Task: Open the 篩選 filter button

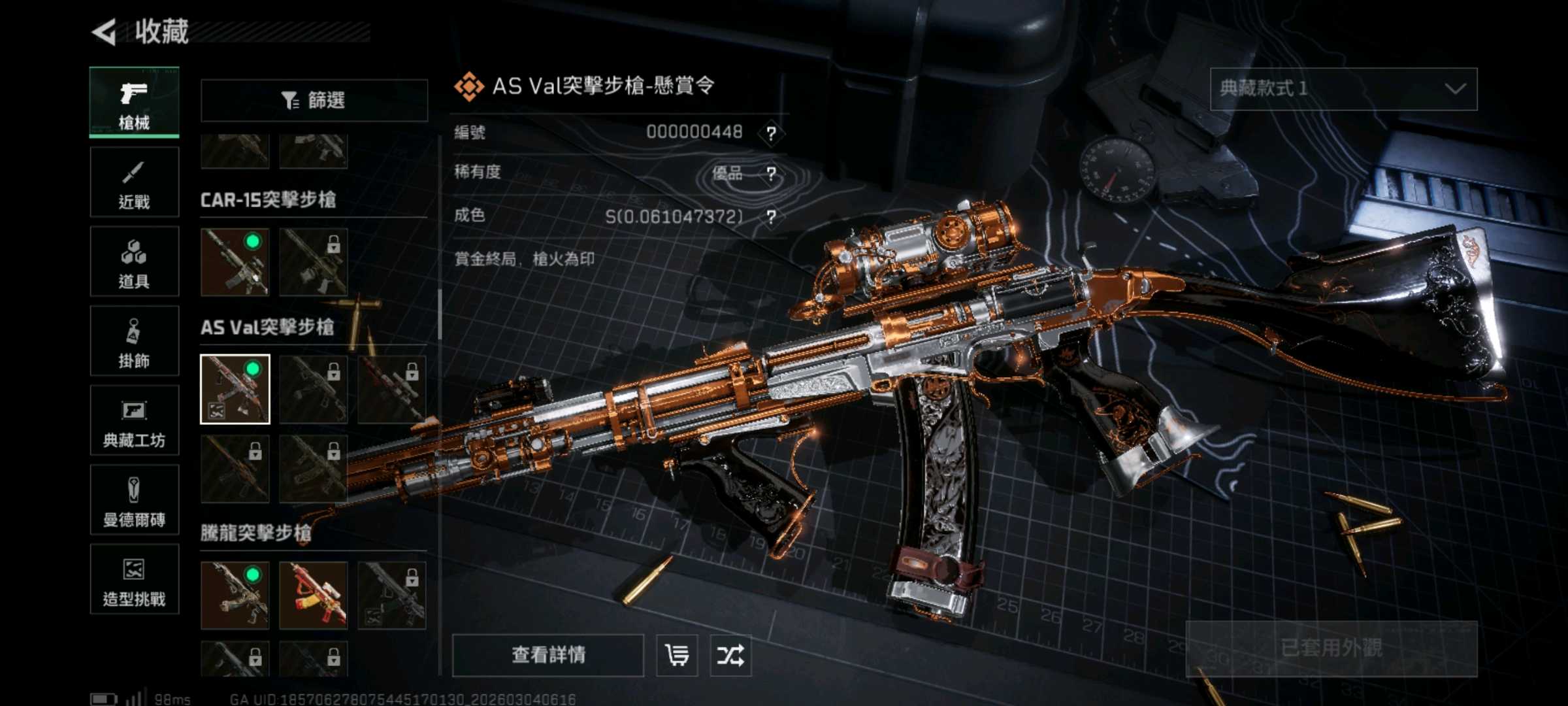Action: coord(314,100)
